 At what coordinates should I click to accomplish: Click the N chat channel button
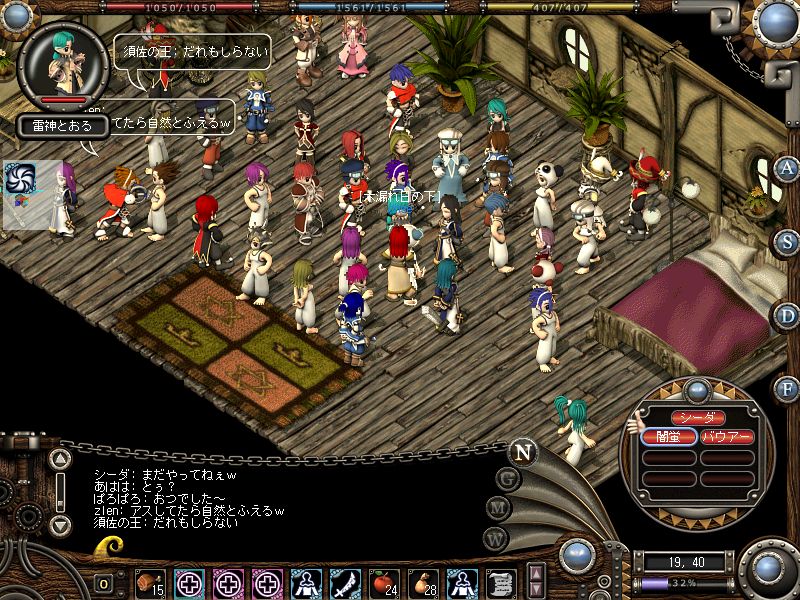[521, 451]
